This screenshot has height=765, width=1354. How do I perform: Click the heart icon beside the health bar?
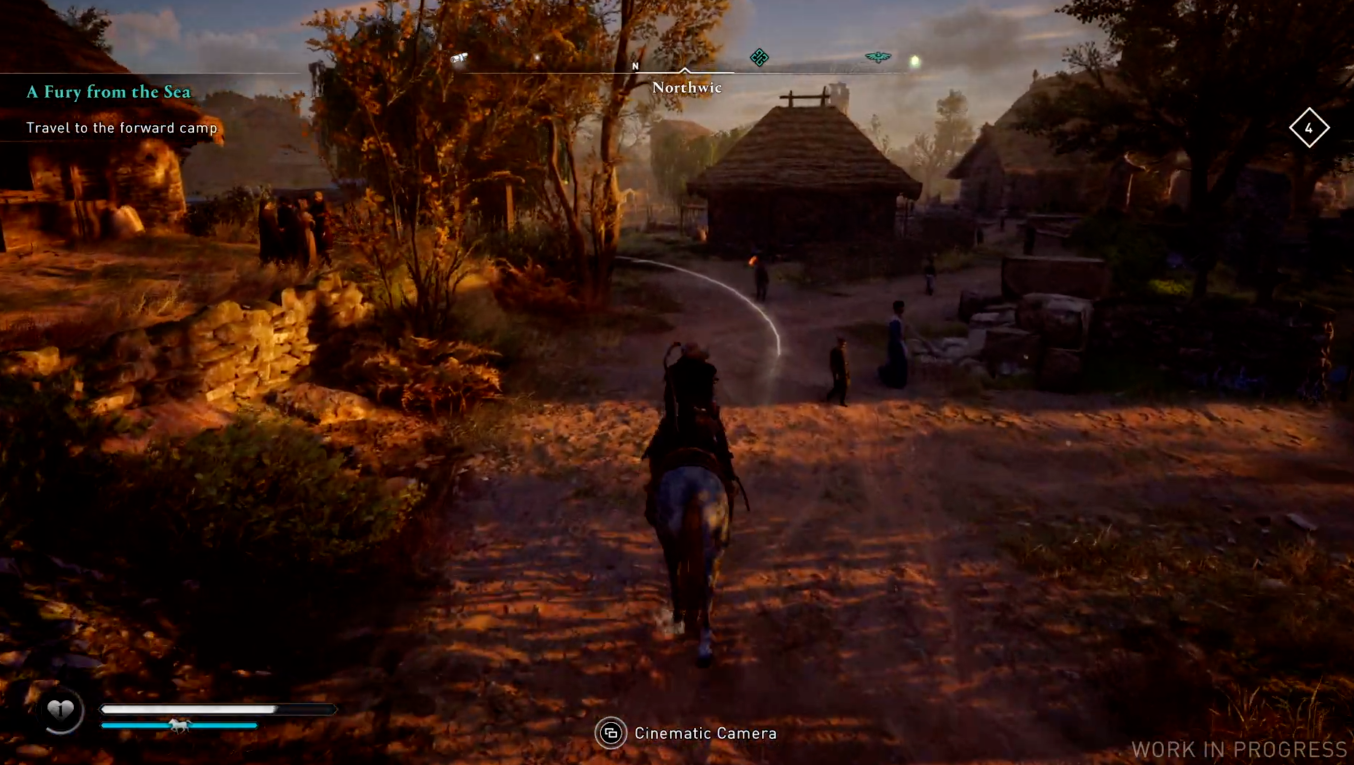pyautogui.click(x=61, y=711)
